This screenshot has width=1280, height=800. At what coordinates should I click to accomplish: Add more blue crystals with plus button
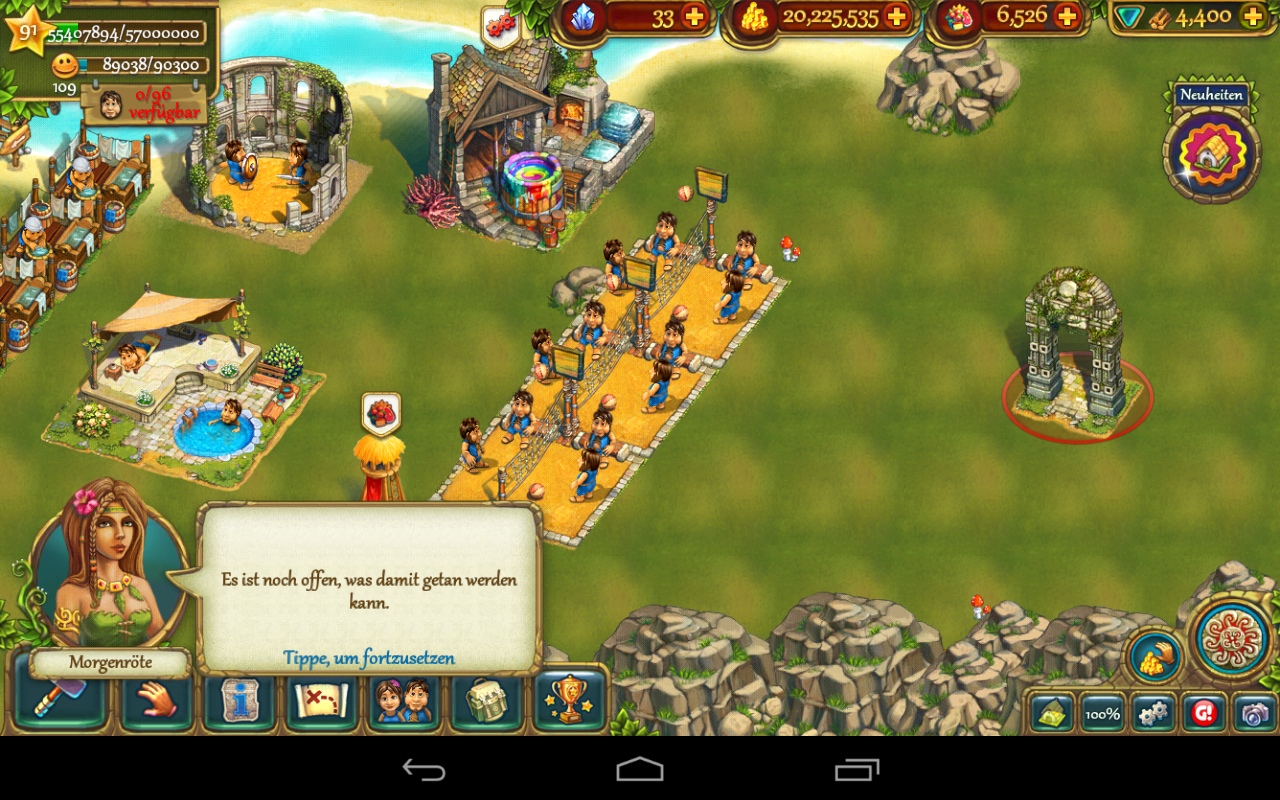[x=693, y=17]
